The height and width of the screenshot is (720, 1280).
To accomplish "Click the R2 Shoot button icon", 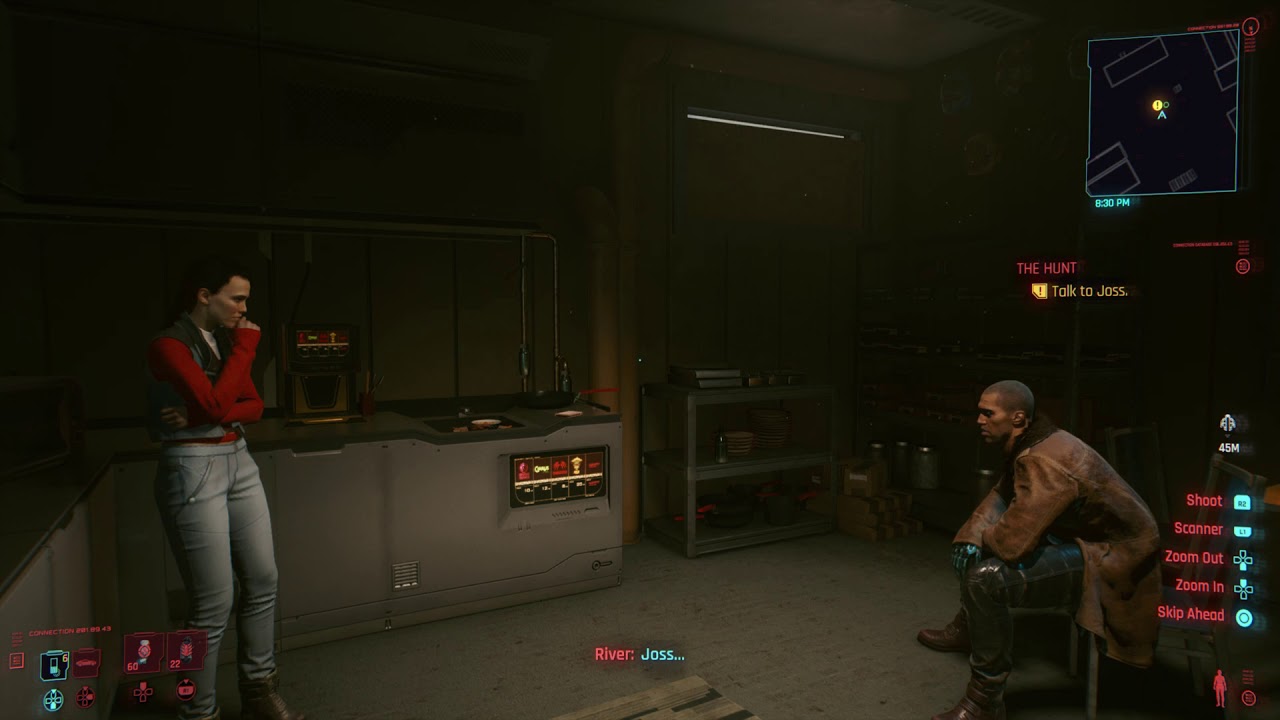I will coord(1242,503).
